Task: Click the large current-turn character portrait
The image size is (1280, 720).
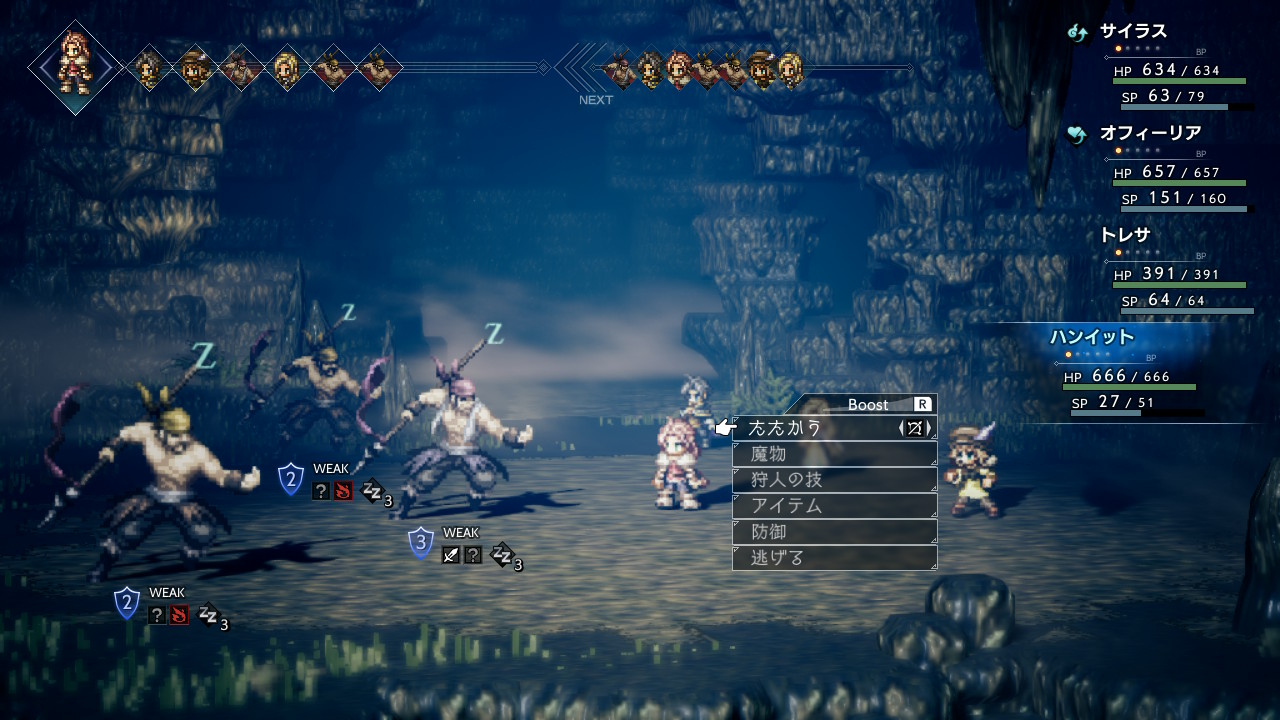Action: point(75,67)
